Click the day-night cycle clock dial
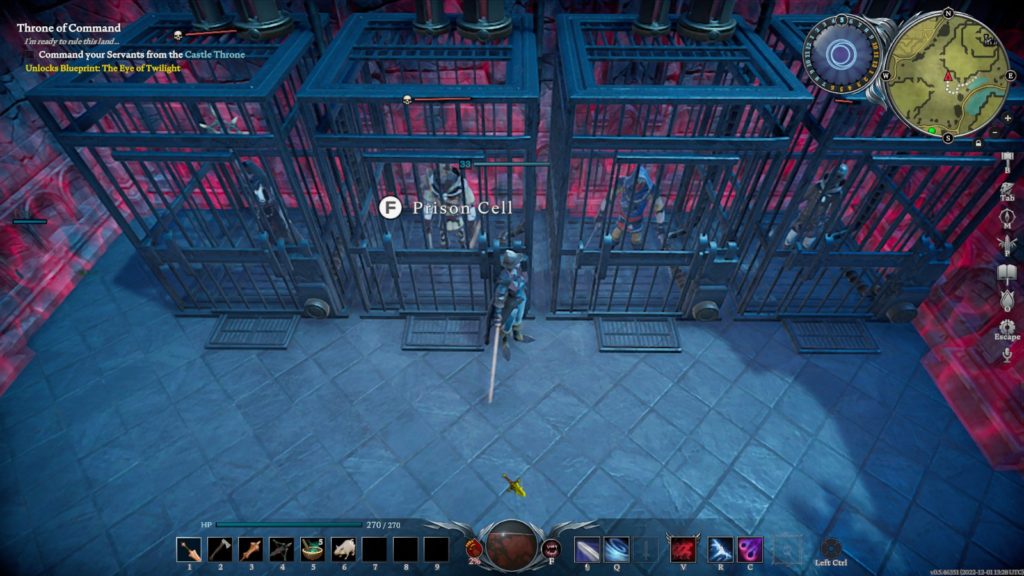Image resolution: width=1024 pixels, height=576 pixels. point(839,54)
